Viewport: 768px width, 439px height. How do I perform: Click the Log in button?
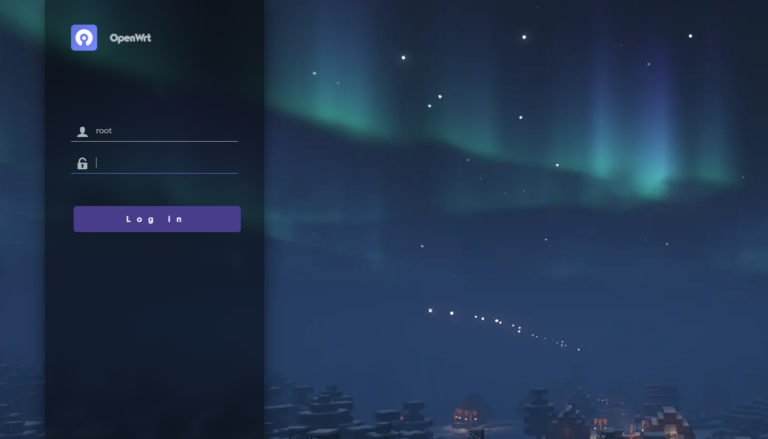[x=156, y=219]
